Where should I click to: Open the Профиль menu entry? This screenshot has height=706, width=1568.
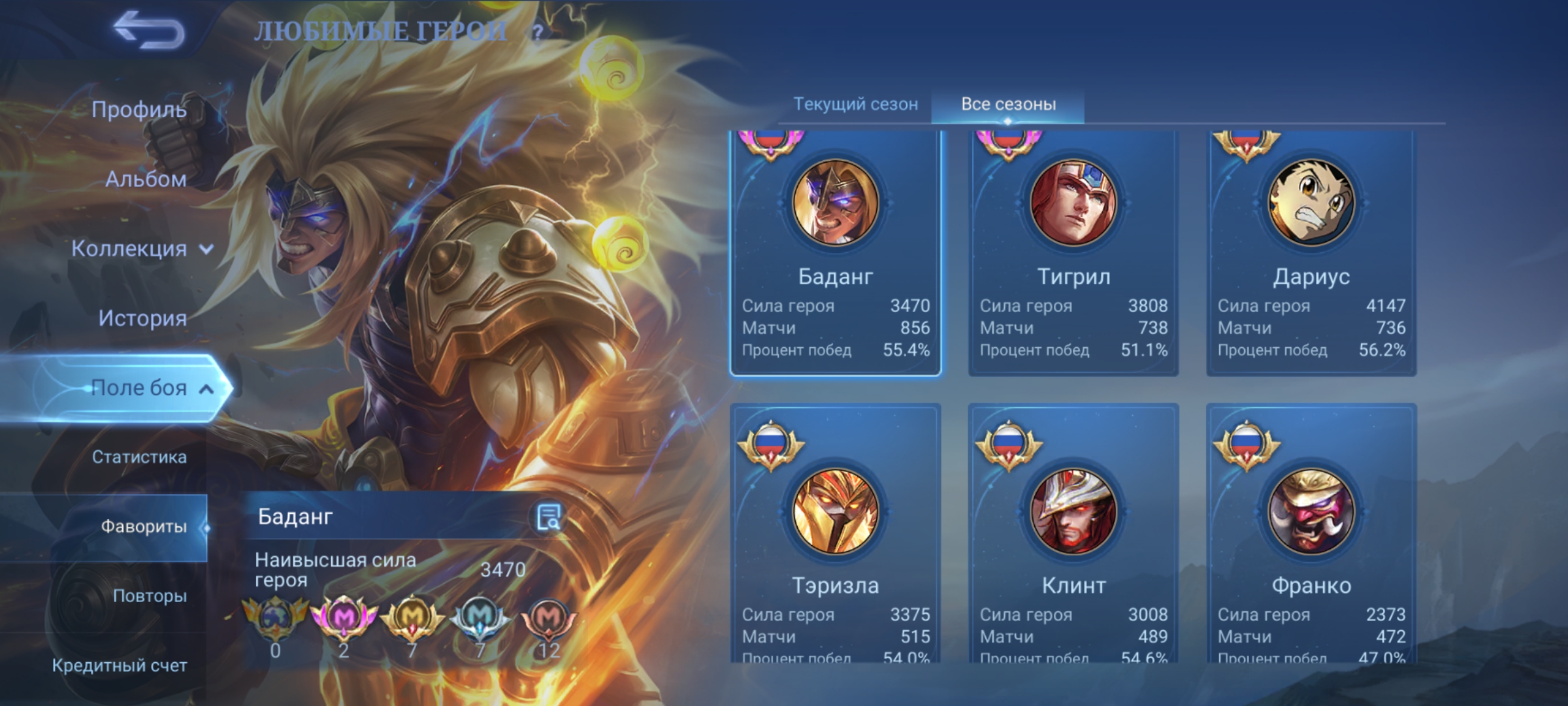pyautogui.click(x=139, y=109)
